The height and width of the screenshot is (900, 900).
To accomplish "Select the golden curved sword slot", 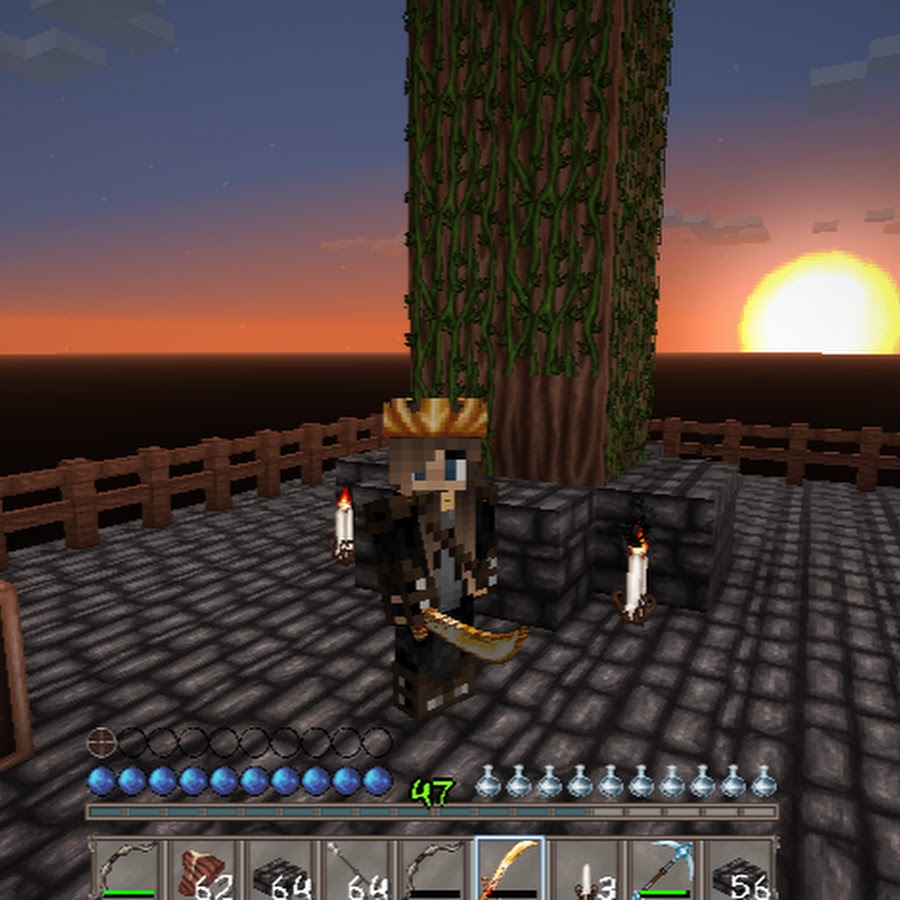I will coord(509,868).
